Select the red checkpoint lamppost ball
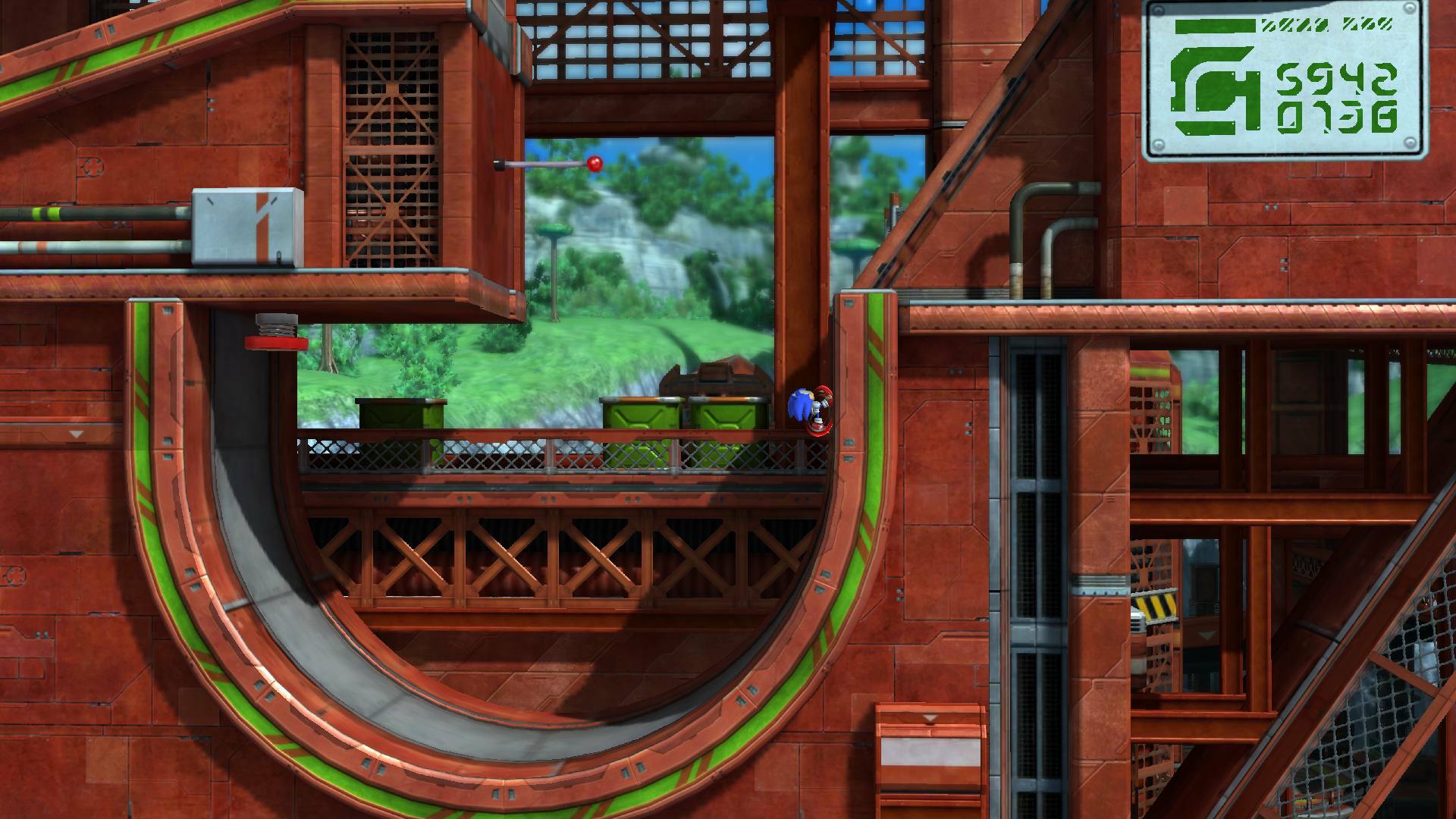Viewport: 1456px width, 819px height. (x=596, y=162)
